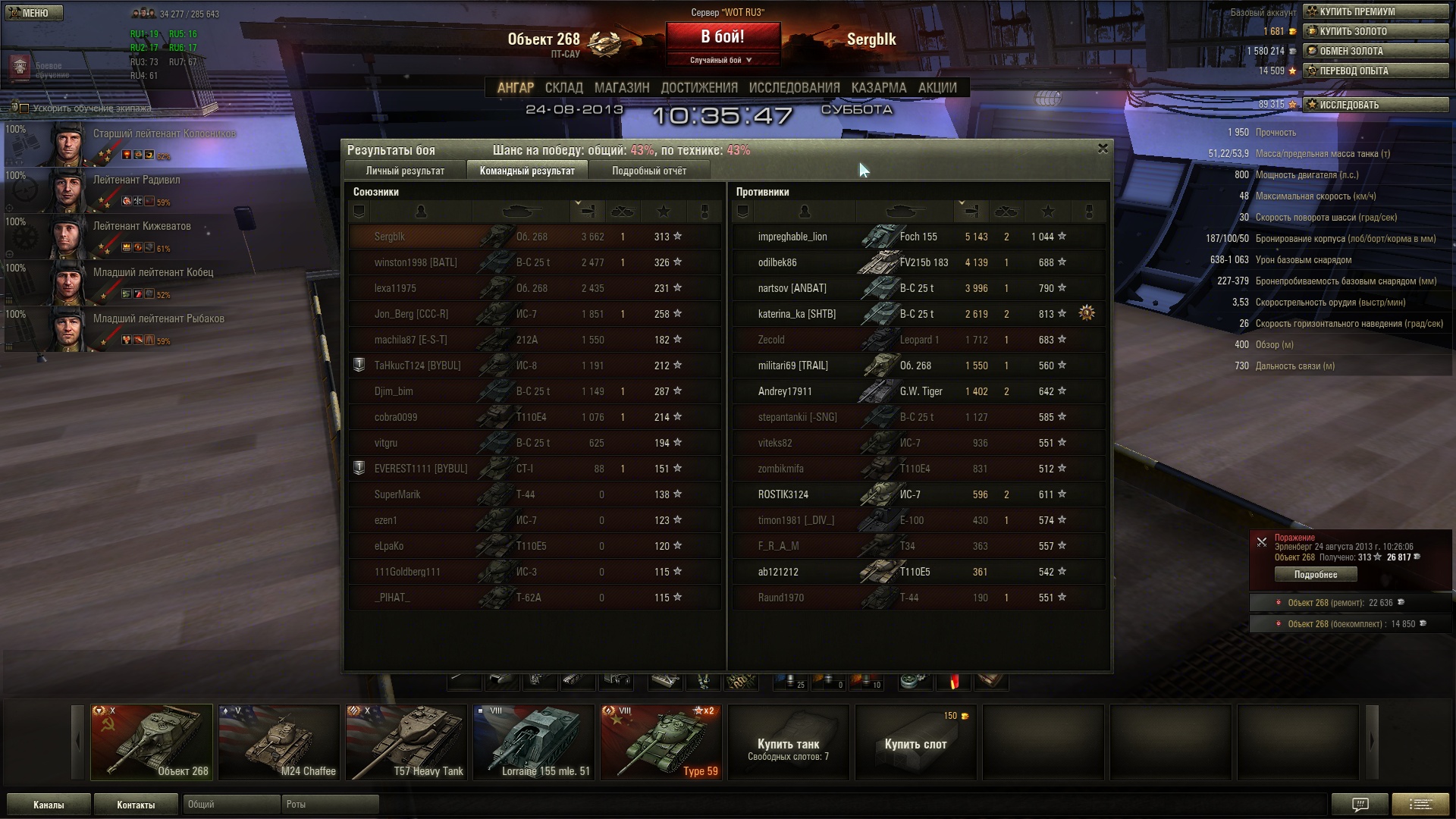This screenshot has height=819, width=1456.
Task: Start battle with the В бой! button
Action: click(x=723, y=37)
